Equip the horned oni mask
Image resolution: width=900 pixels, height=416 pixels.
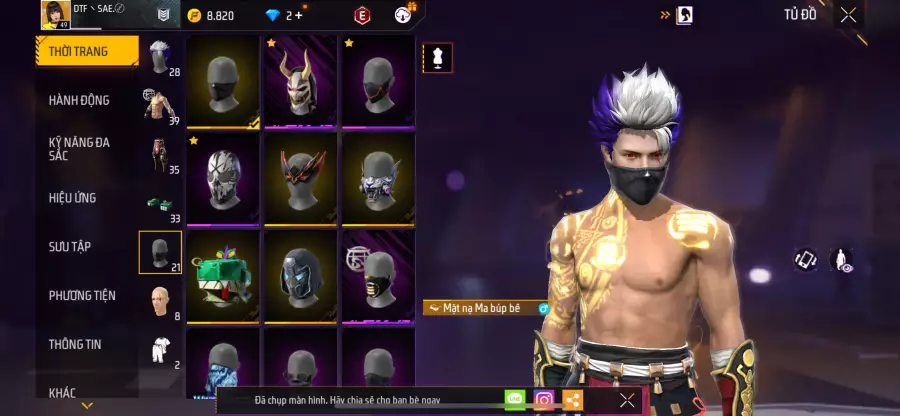coord(300,81)
